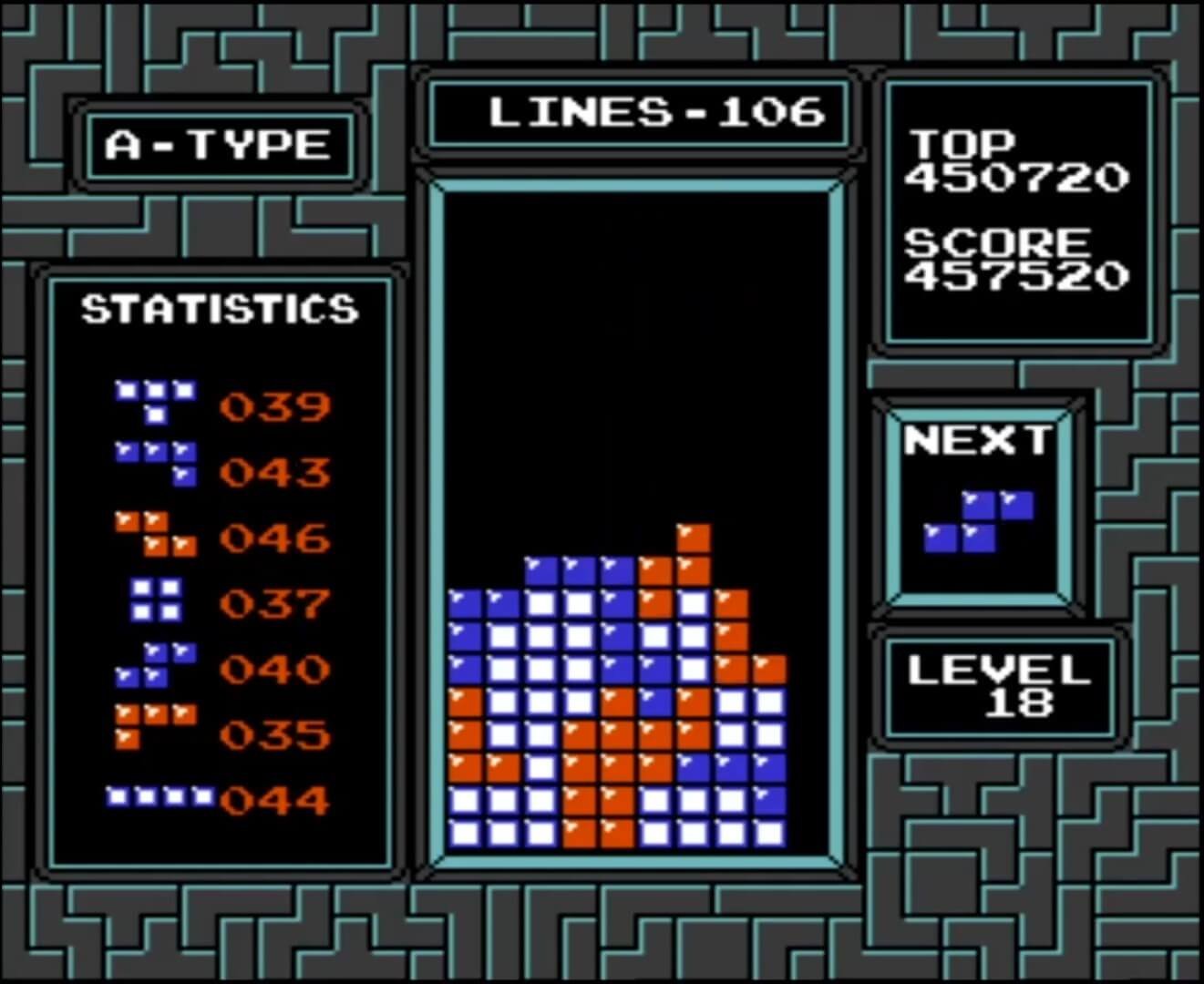
Task: Select the S-piece icon in Statistics
Action: 157,663
